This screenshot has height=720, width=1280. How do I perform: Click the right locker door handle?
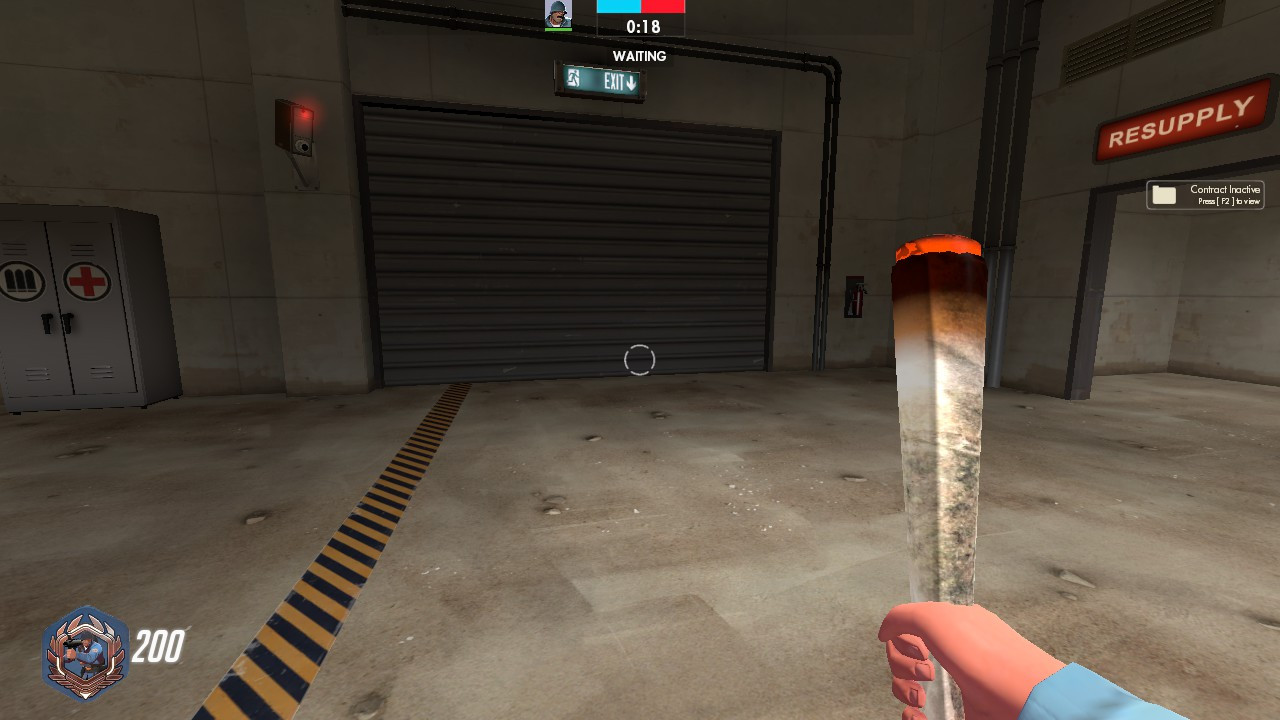point(68,323)
